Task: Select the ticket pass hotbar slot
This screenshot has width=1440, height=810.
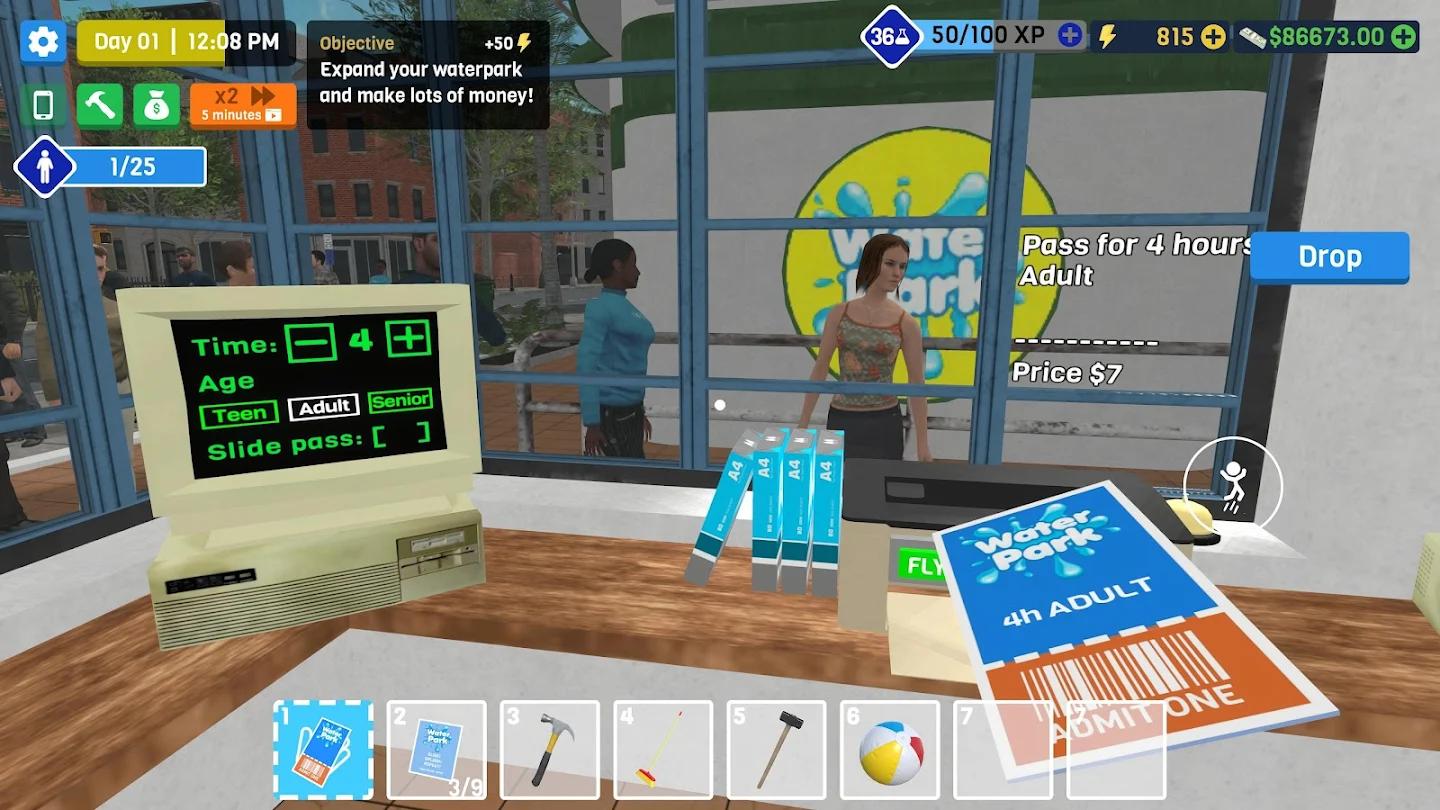Action: [324, 750]
